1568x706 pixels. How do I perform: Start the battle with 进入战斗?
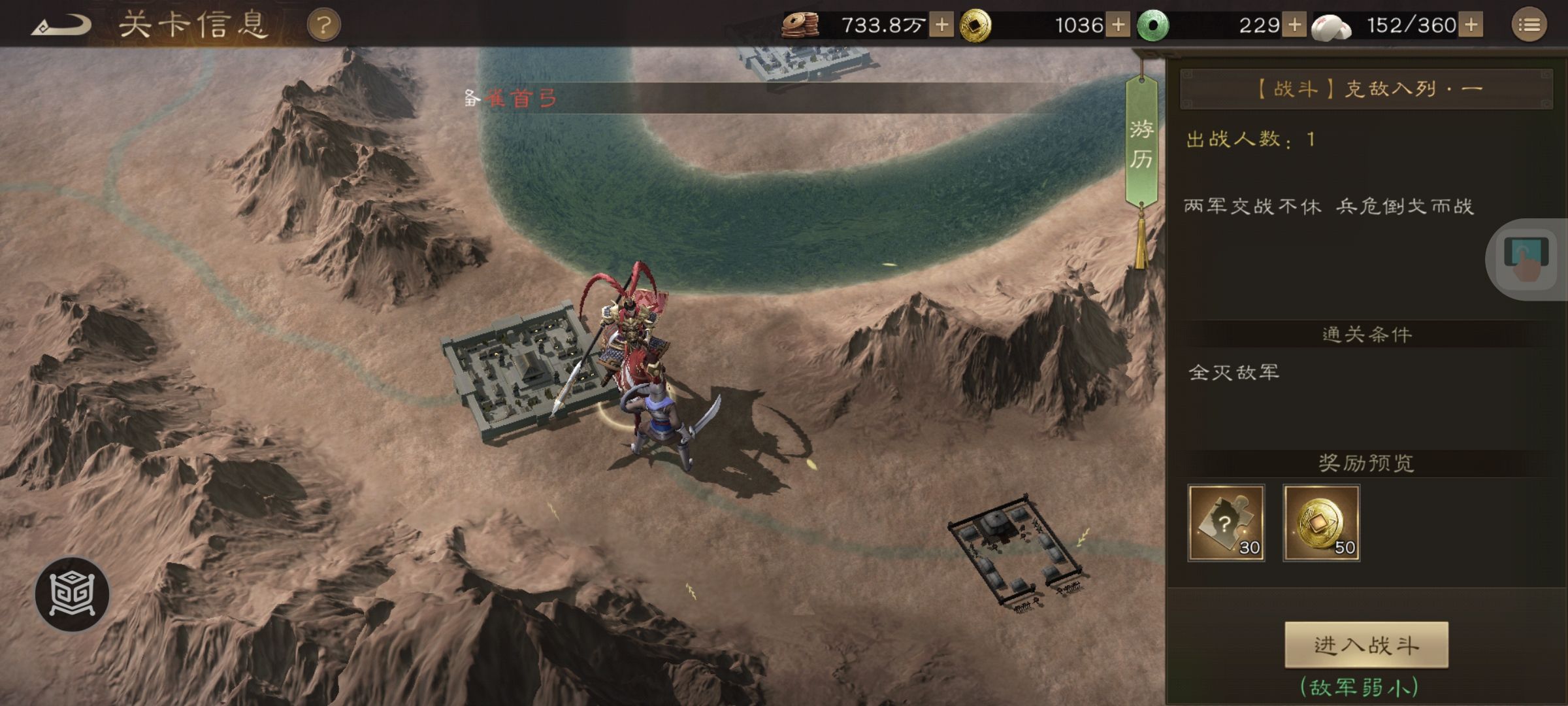[1366, 645]
